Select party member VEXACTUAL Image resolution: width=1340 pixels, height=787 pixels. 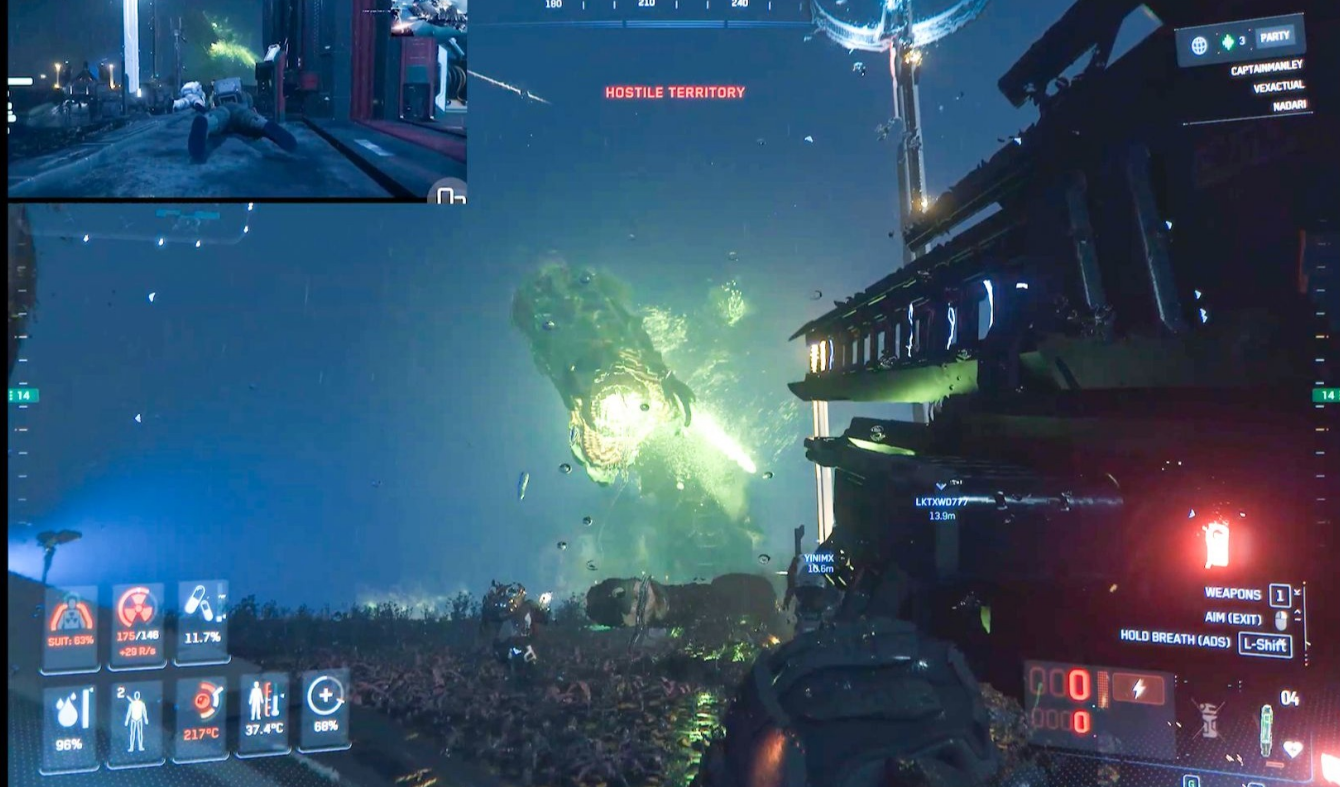[x=1278, y=87]
